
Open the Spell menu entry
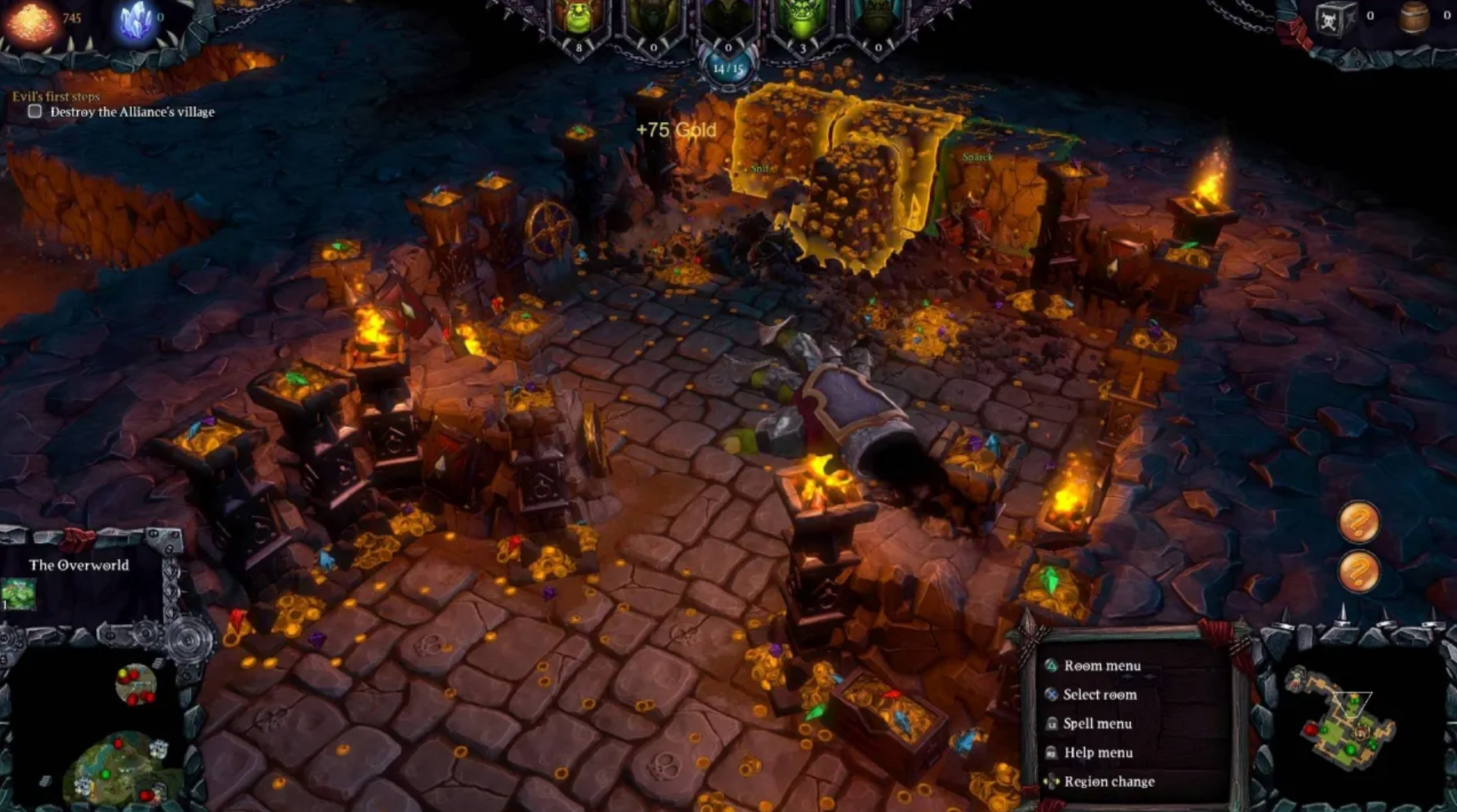click(x=1099, y=723)
